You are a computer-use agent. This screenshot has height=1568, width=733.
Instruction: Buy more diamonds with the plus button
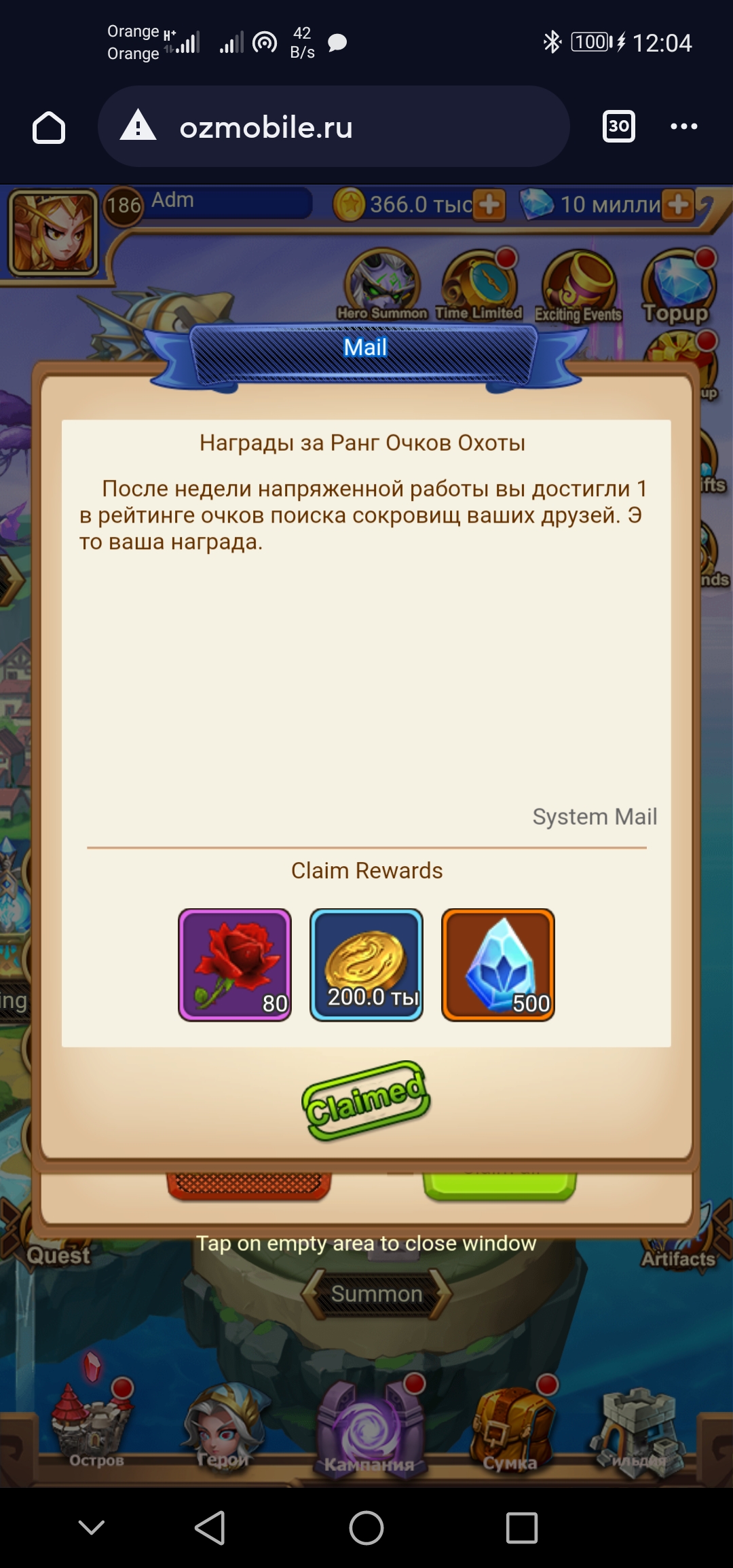click(678, 204)
